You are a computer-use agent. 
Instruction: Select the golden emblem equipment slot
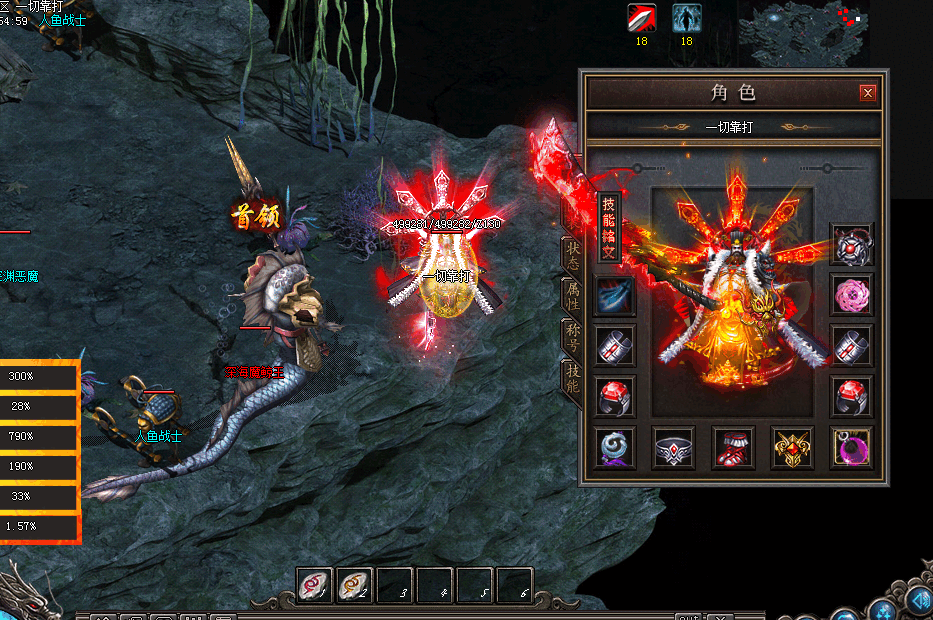point(792,447)
